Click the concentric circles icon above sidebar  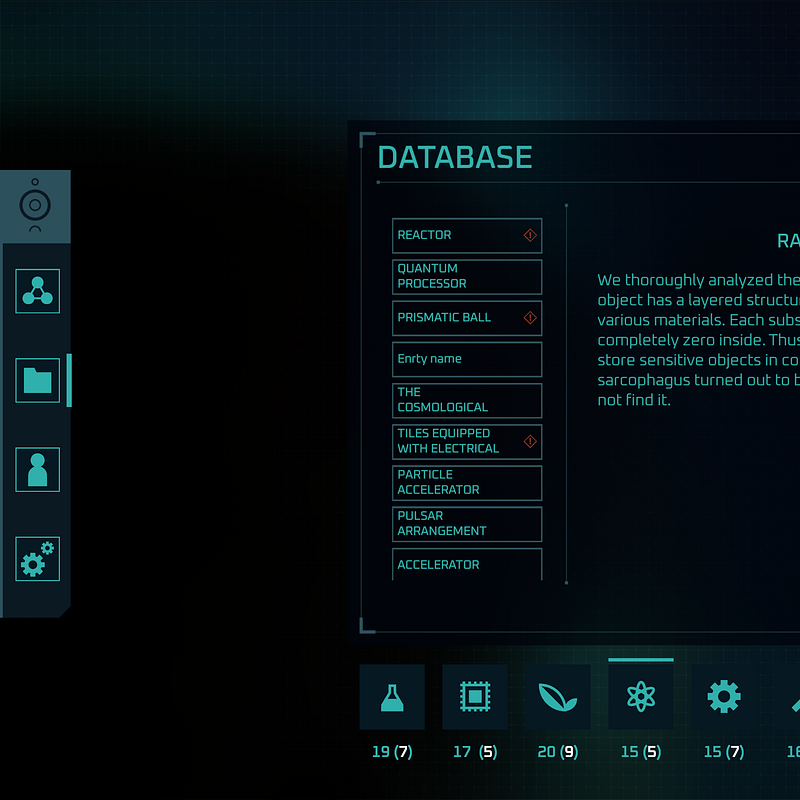[35, 205]
